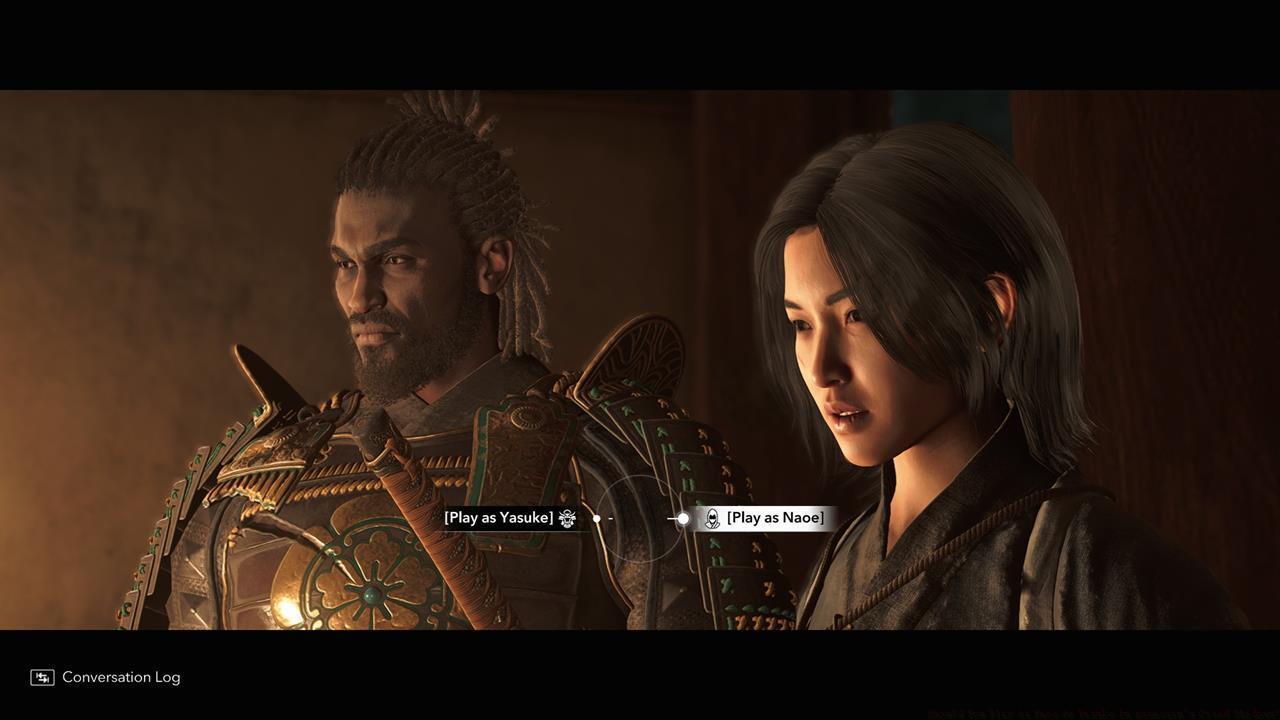The height and width of the screenshot is (720, 1280).
Task: Toggle the left selector node on the choice track
Action: 596,518
